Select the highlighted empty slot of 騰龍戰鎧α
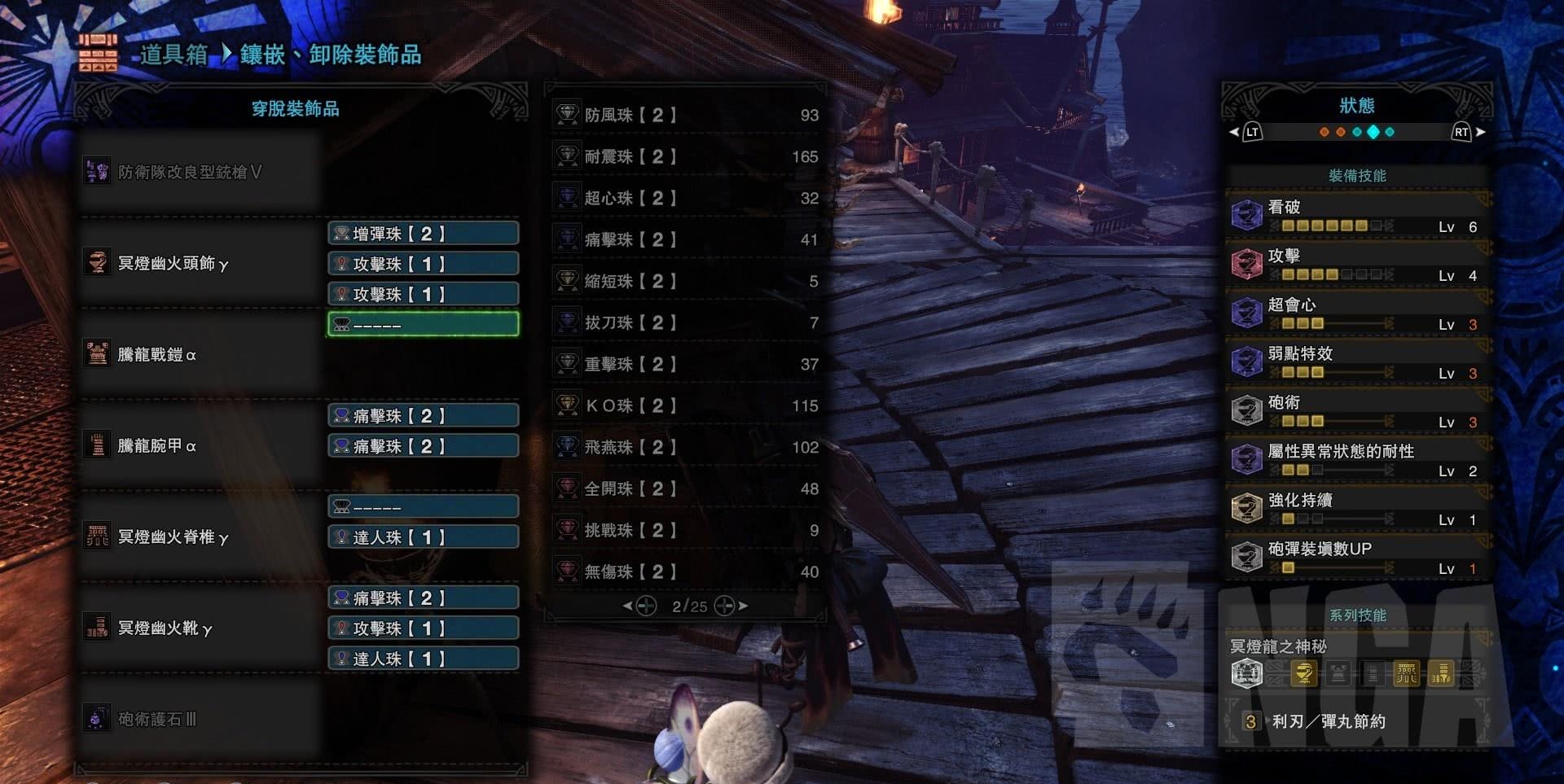This screenshot has width=1564, height=784. coord(423,325)
